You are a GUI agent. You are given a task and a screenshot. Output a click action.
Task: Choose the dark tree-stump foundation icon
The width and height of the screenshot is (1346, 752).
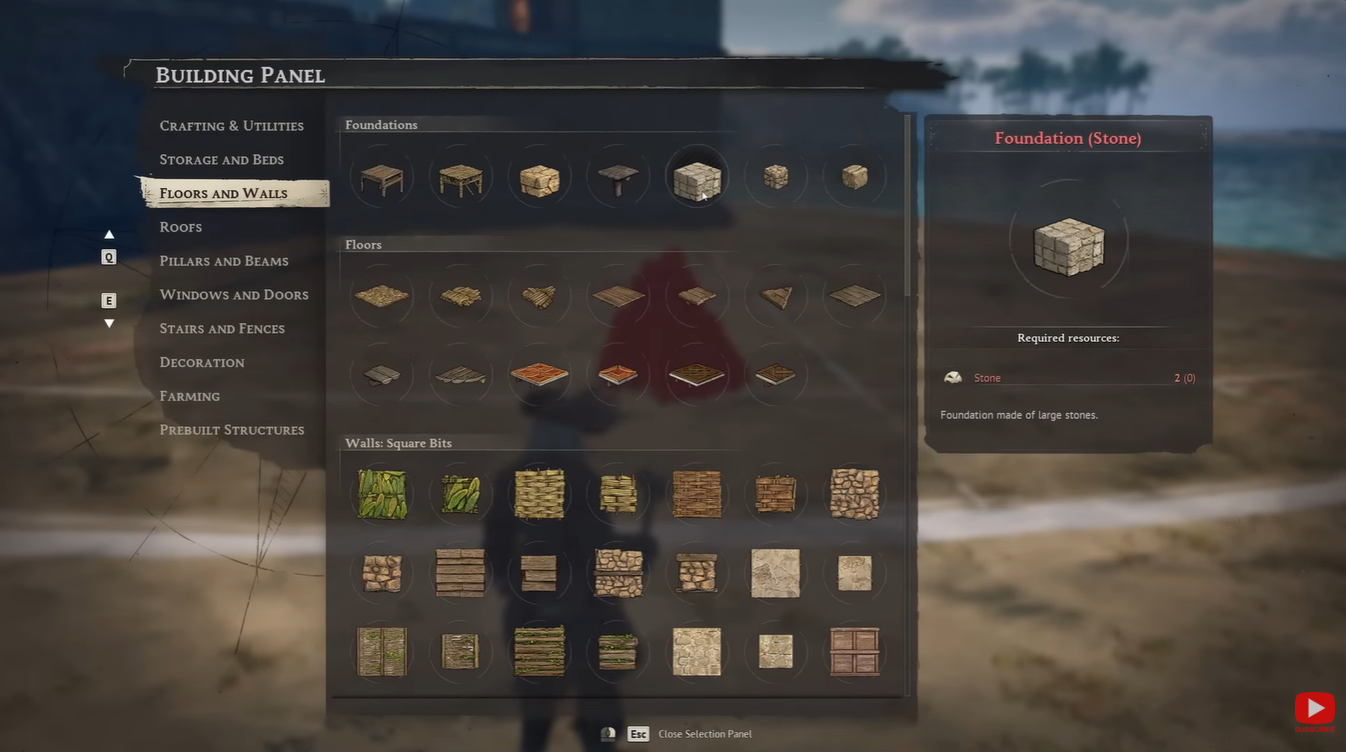(617, 176)
